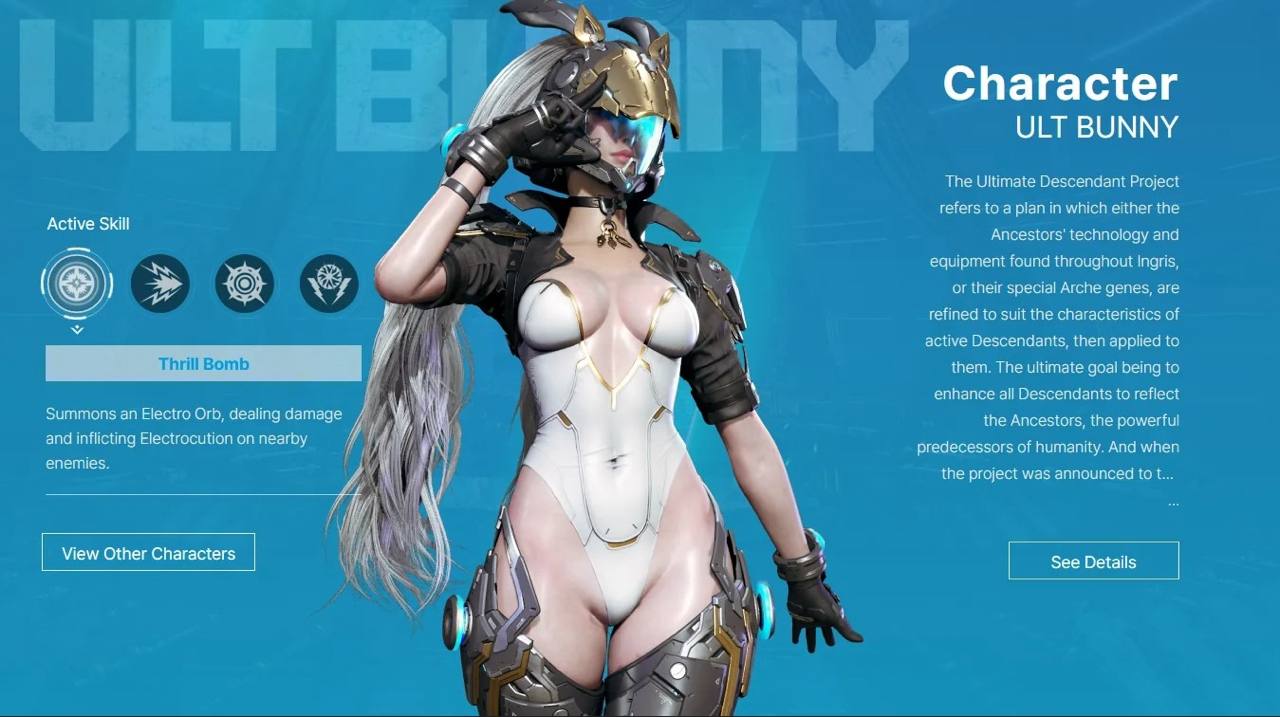The height and width of the screenshot is (717, 1280).
Task: Click the Thrill Bomb skill name bar
Action: click(x=203, y=364)
